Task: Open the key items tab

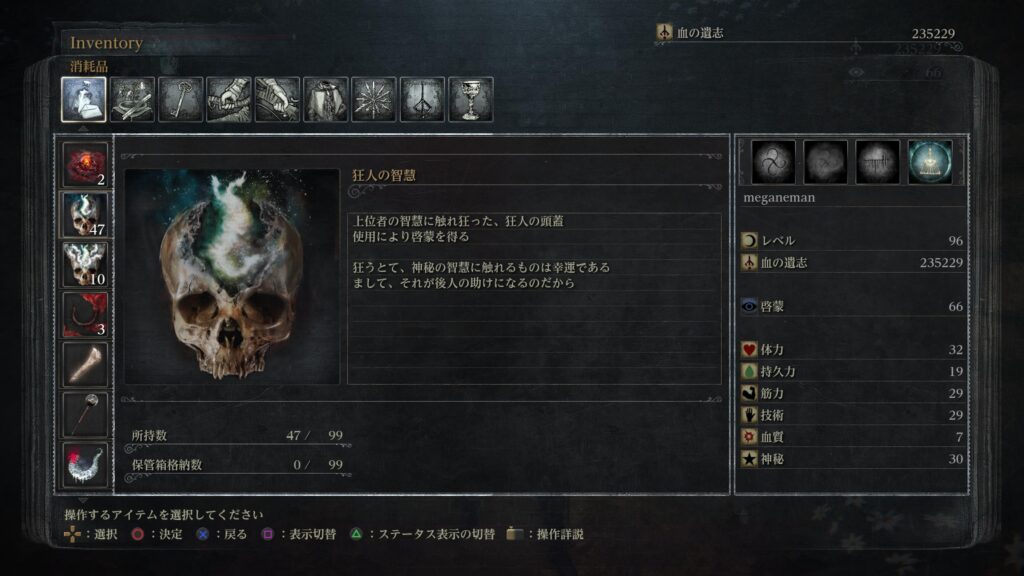Action: pyautogui.click(x=180, y=99)
